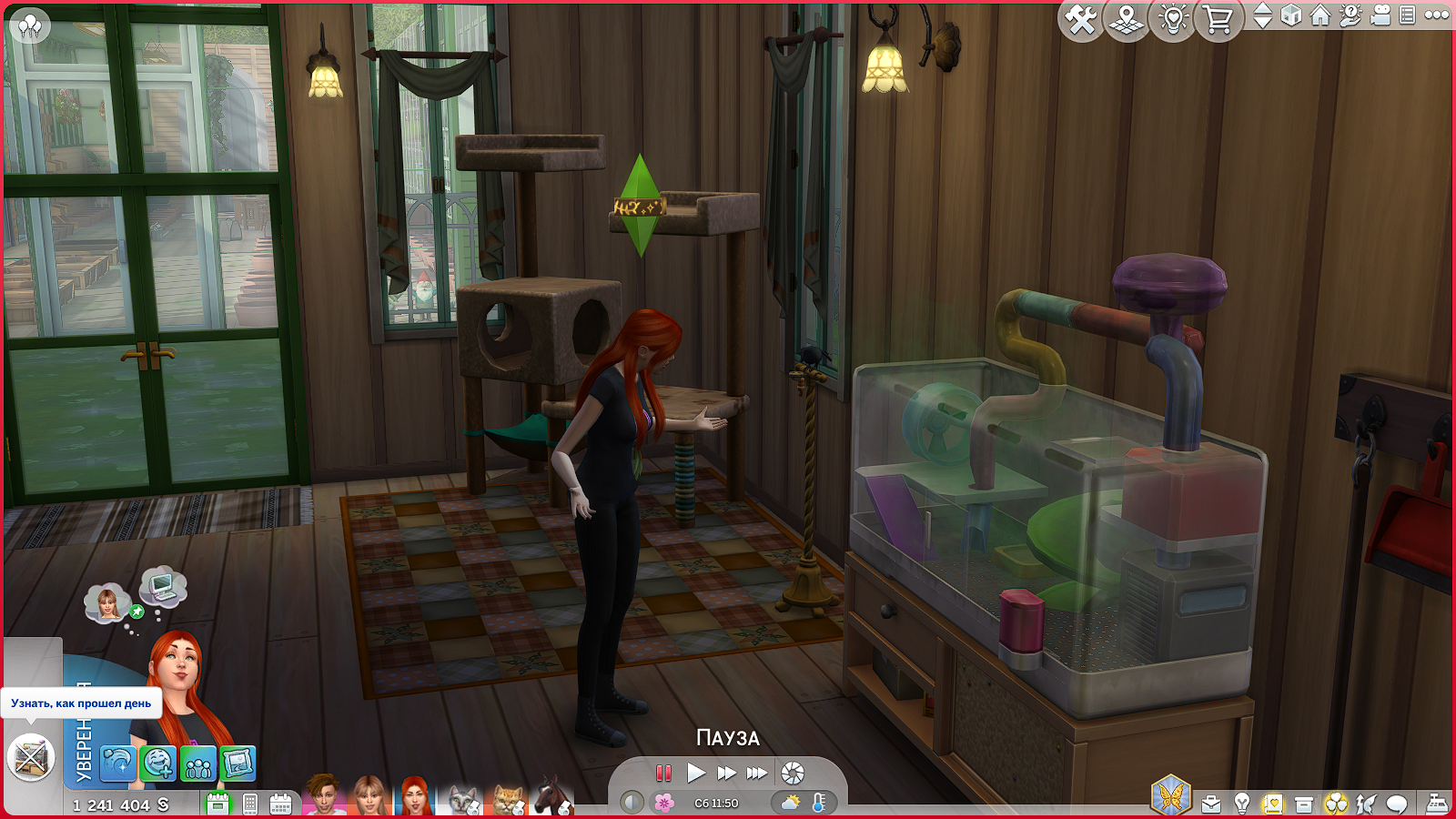Select the laughing face moodlet icon
This screenshot has width=1456, height=819.
[157, 763]
